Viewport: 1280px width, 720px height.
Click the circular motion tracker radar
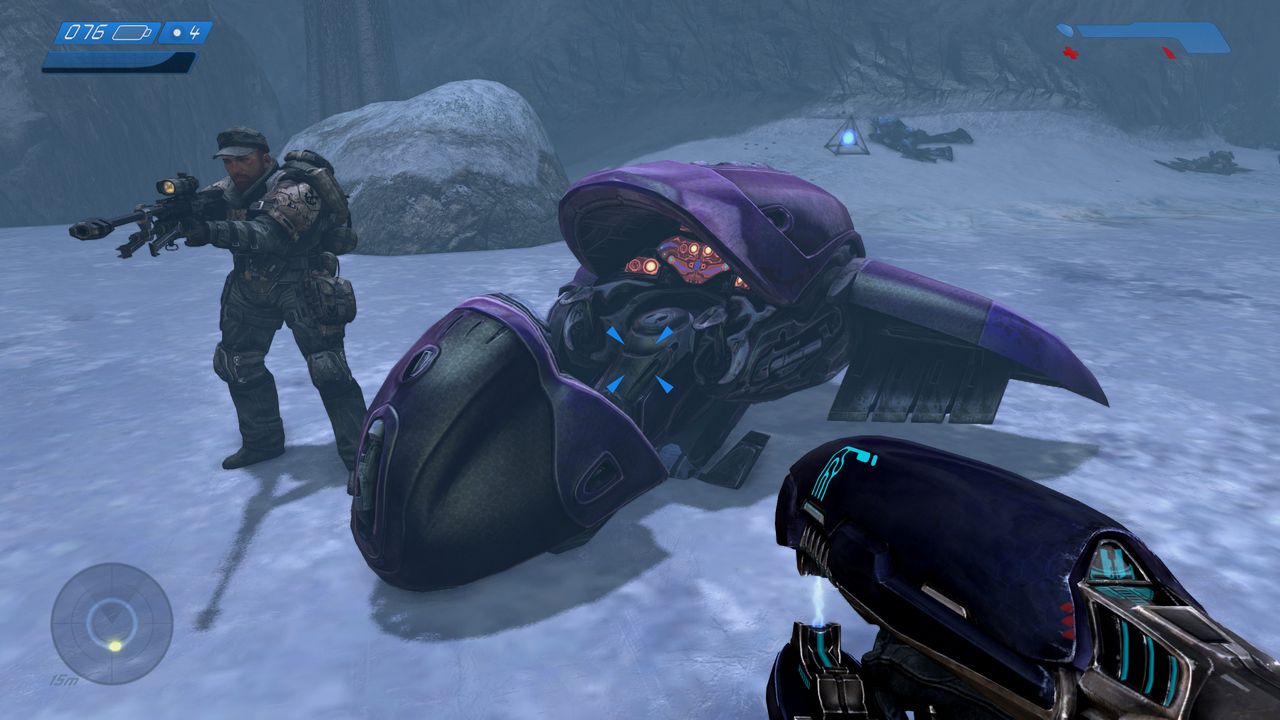click(111, 623)
